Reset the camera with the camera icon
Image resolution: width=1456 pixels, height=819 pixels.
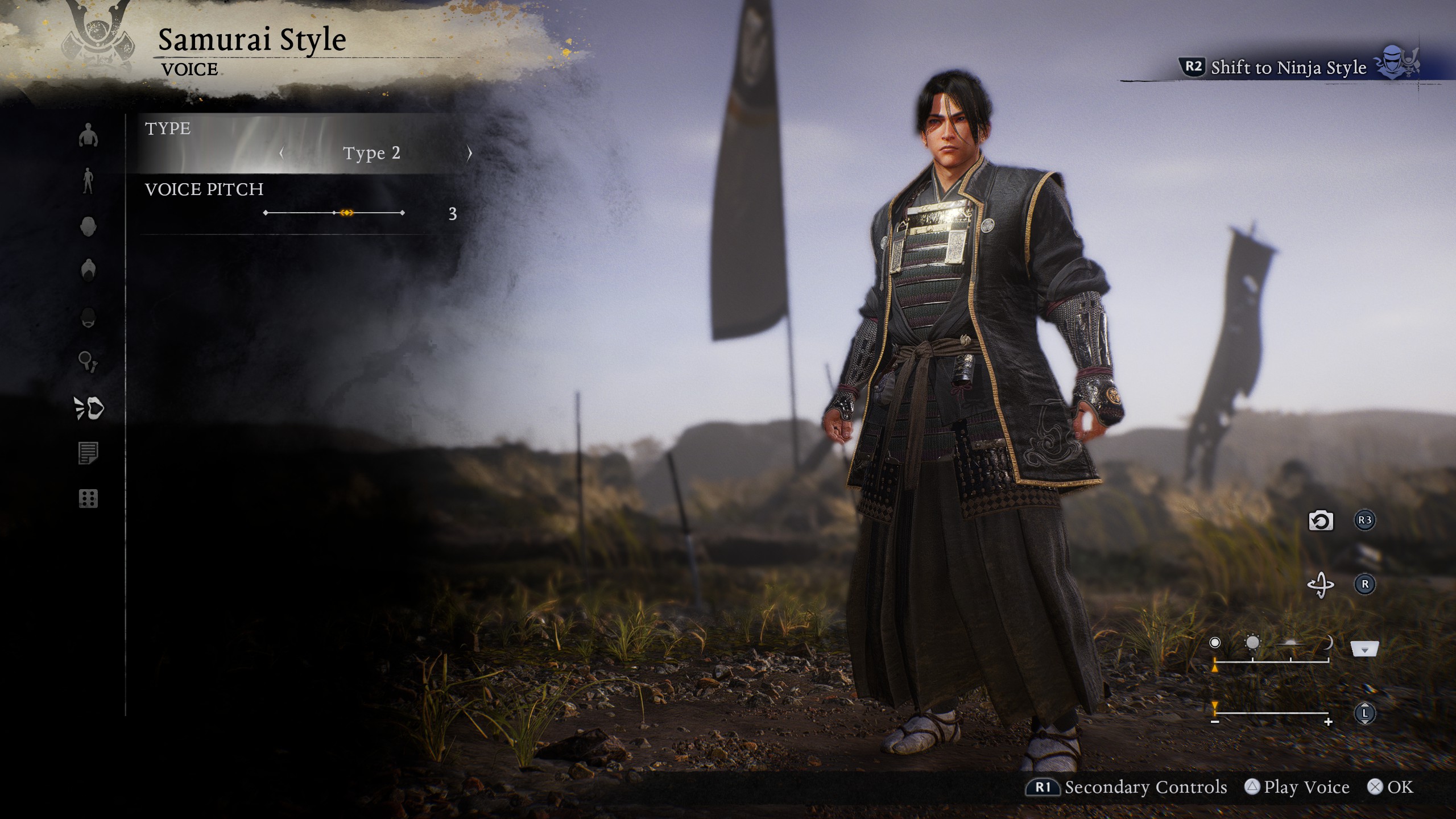point(1321,520)
